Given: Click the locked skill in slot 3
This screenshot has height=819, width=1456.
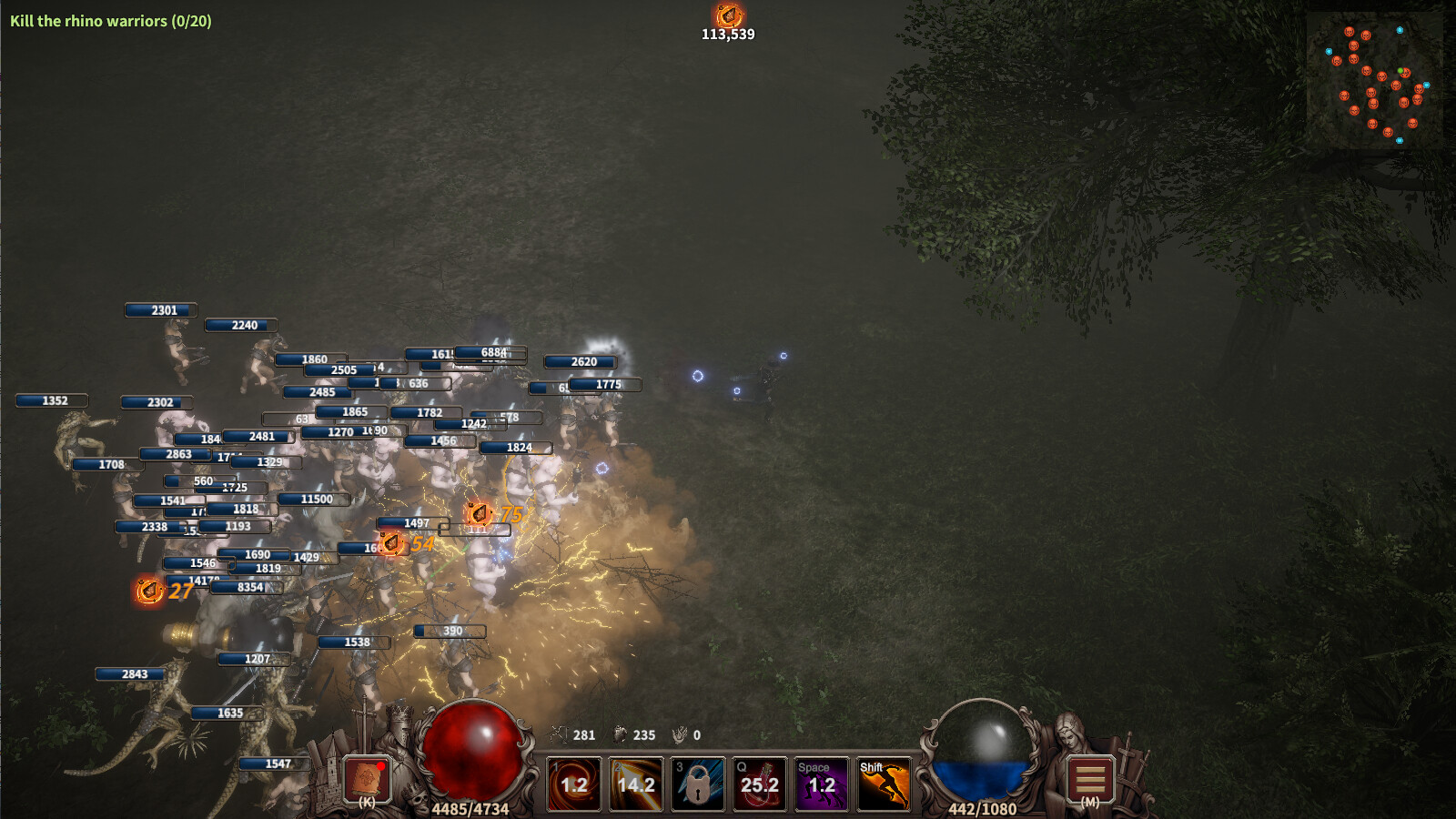Looking at the screenshot, I should click(698, 784).
